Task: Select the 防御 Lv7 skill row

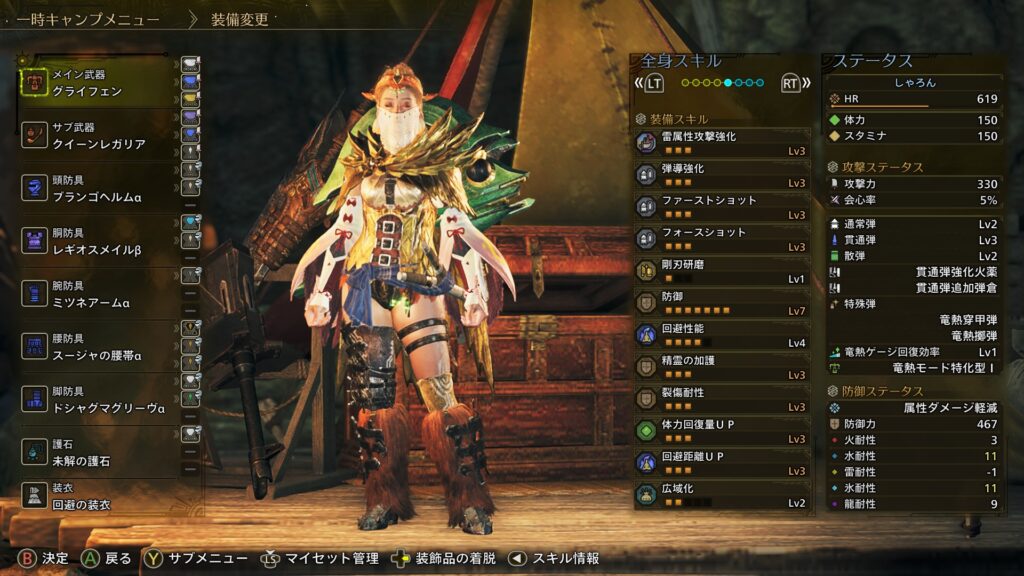Action: (x=722, y=303)
